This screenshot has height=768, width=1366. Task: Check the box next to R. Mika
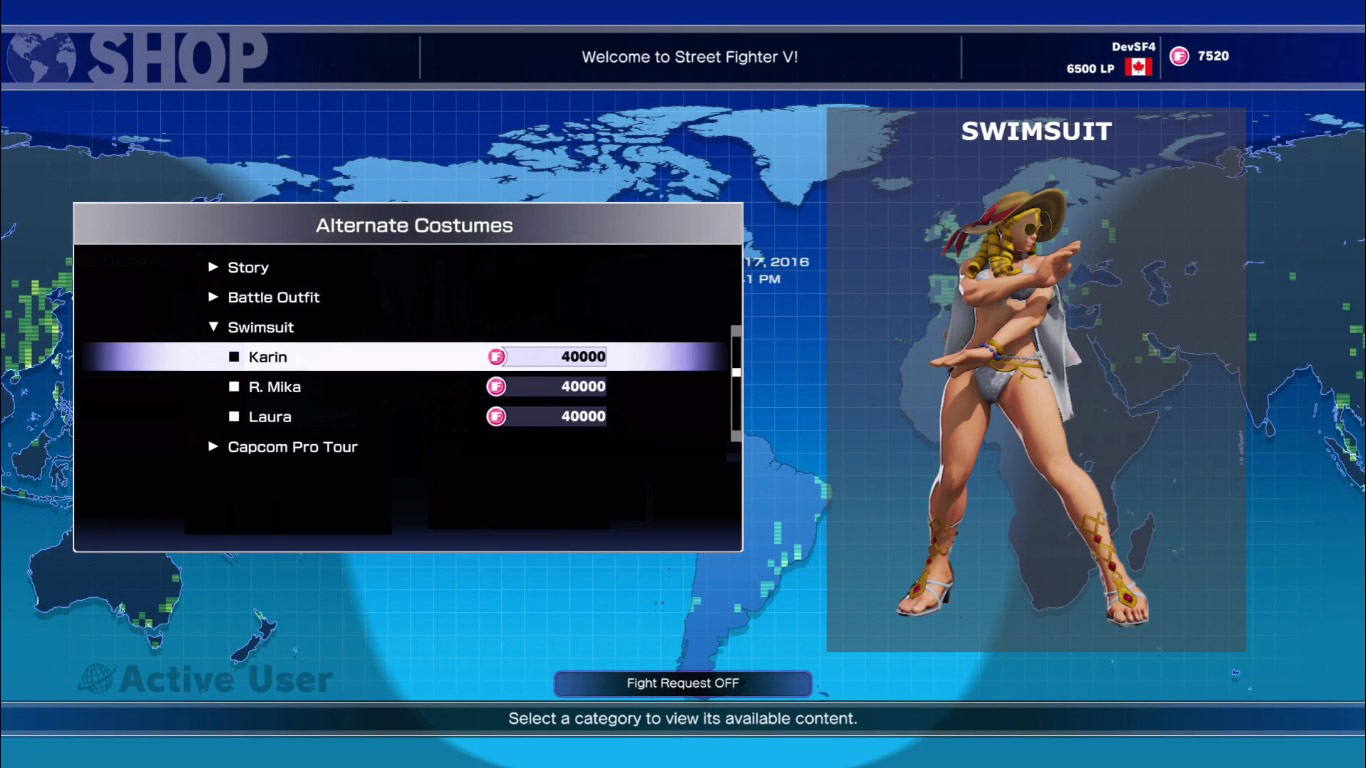tap(234, 386)
